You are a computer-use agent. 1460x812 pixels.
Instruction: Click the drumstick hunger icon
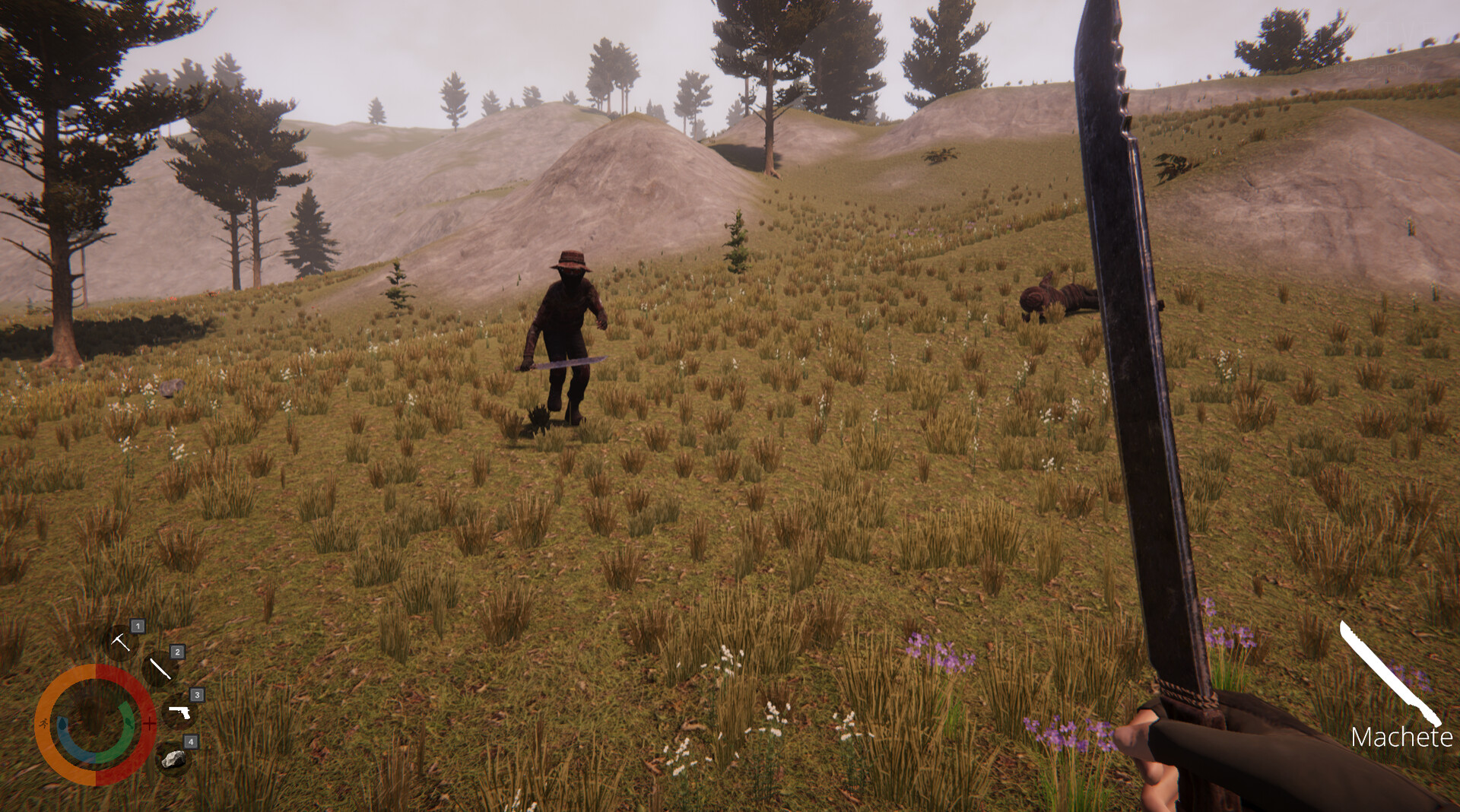128,724
